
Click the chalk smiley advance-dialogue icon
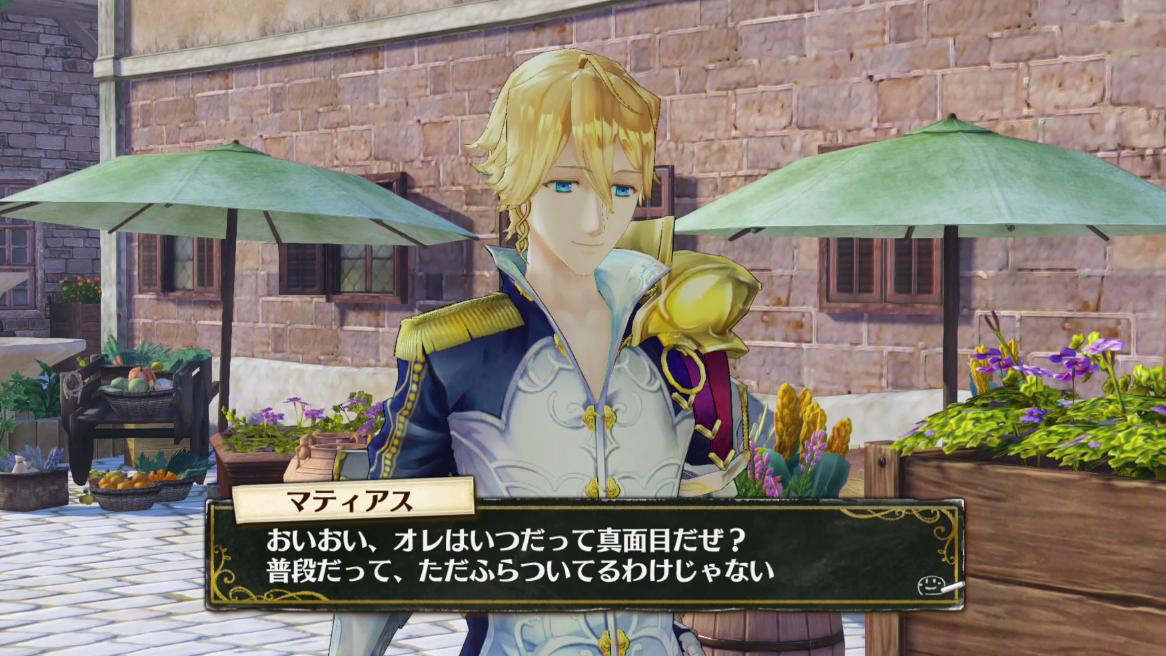coord(936,585)
